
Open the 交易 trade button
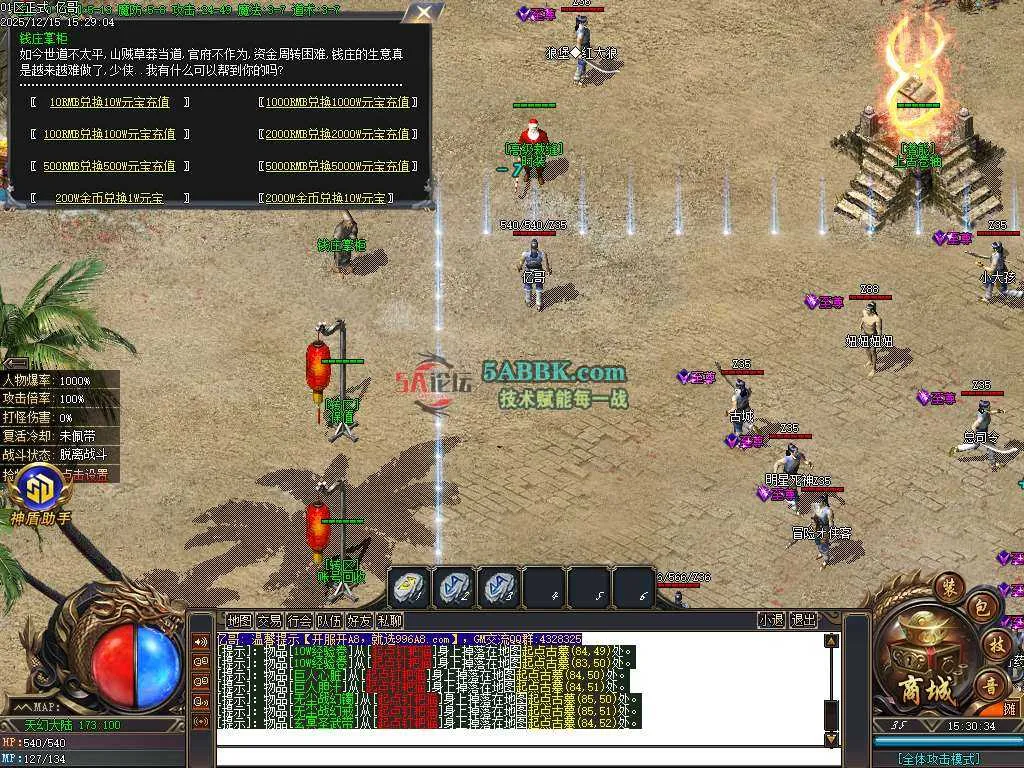(269, 620)
